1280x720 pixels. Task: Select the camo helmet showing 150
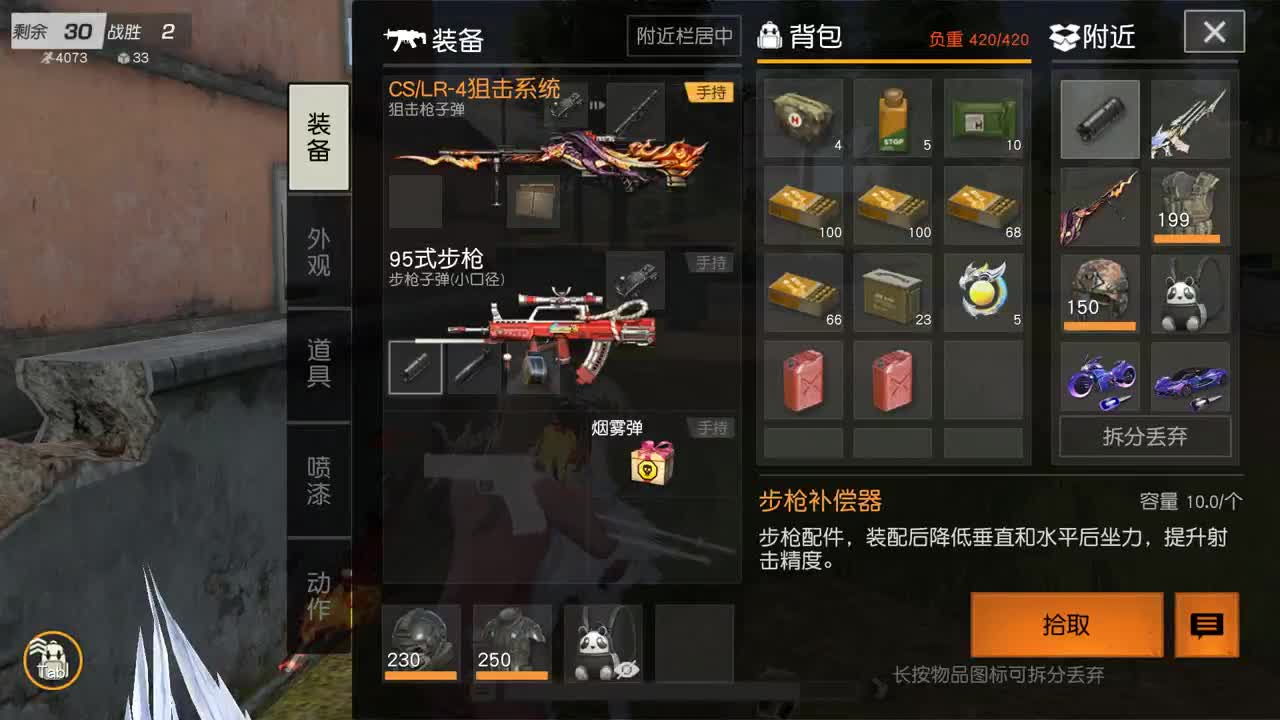point(1099,293)
